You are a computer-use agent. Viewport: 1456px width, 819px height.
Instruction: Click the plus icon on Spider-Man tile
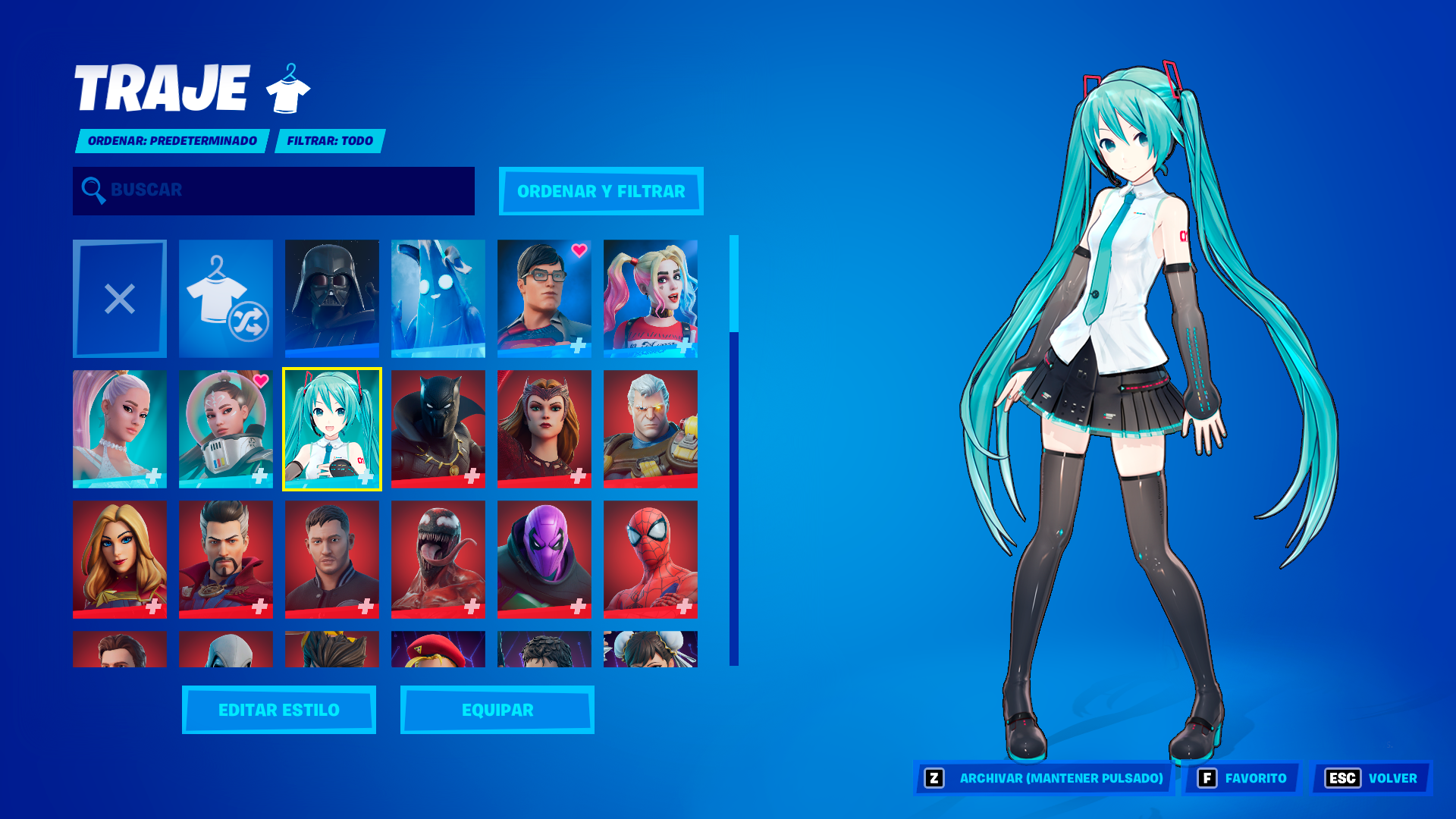click(x=685, y=606)
